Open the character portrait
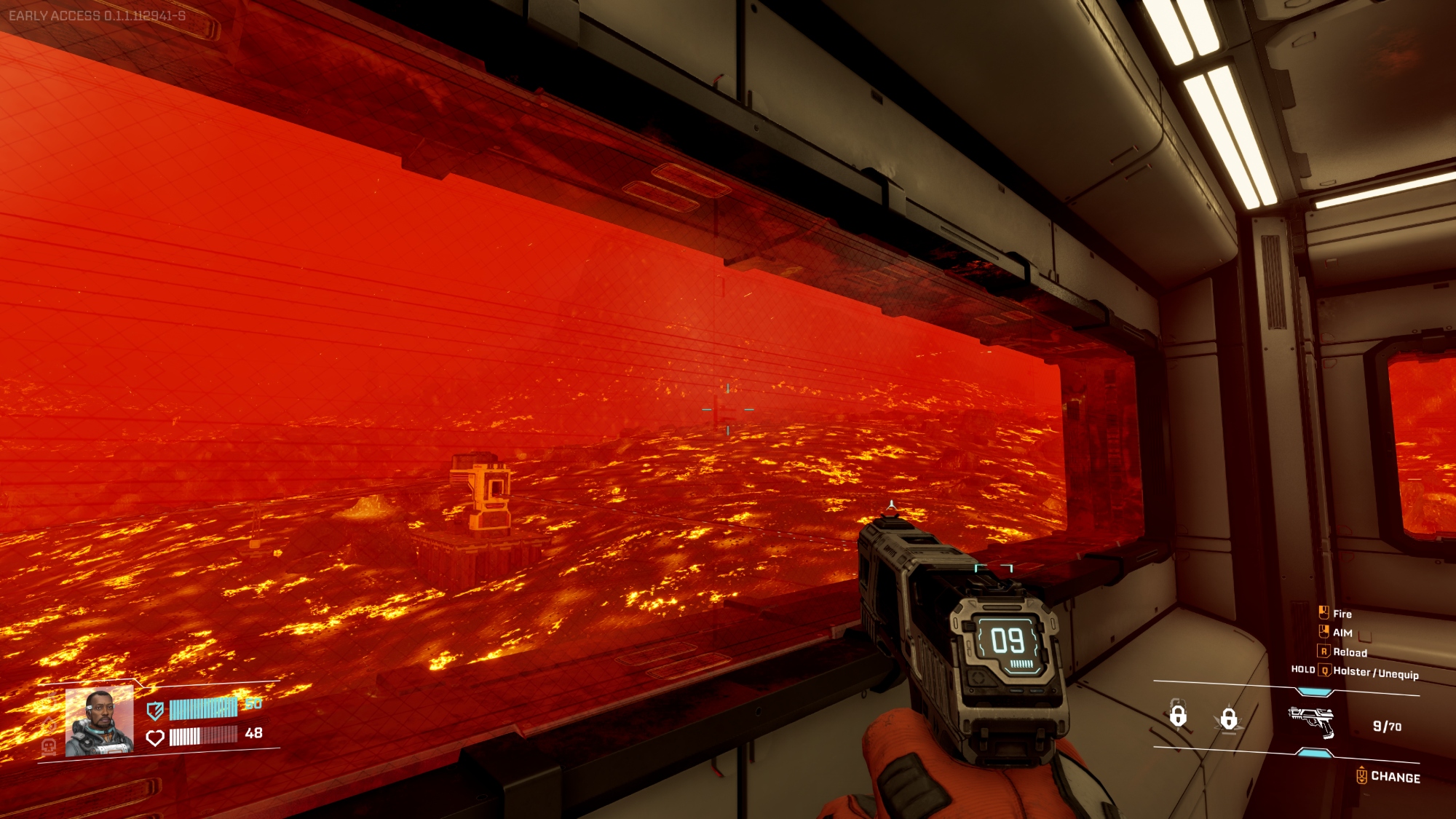 pyautogui.click(x=99, y=721)
